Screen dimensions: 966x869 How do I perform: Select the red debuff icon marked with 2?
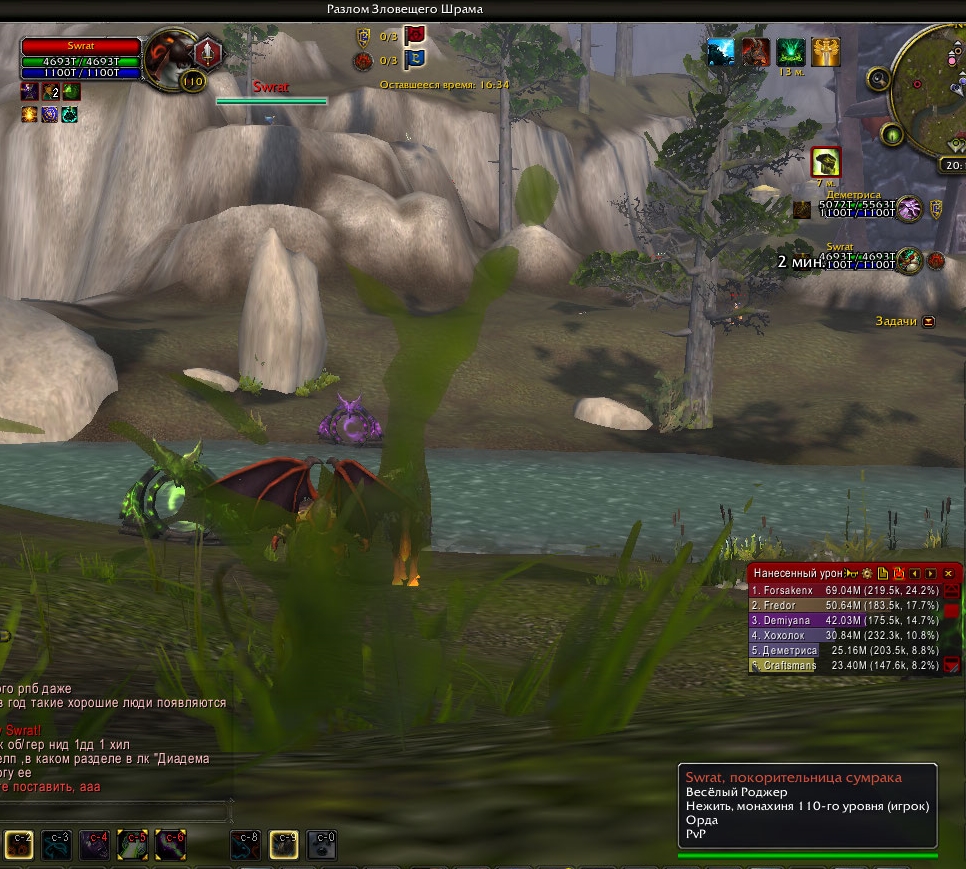tap(49, 92)
